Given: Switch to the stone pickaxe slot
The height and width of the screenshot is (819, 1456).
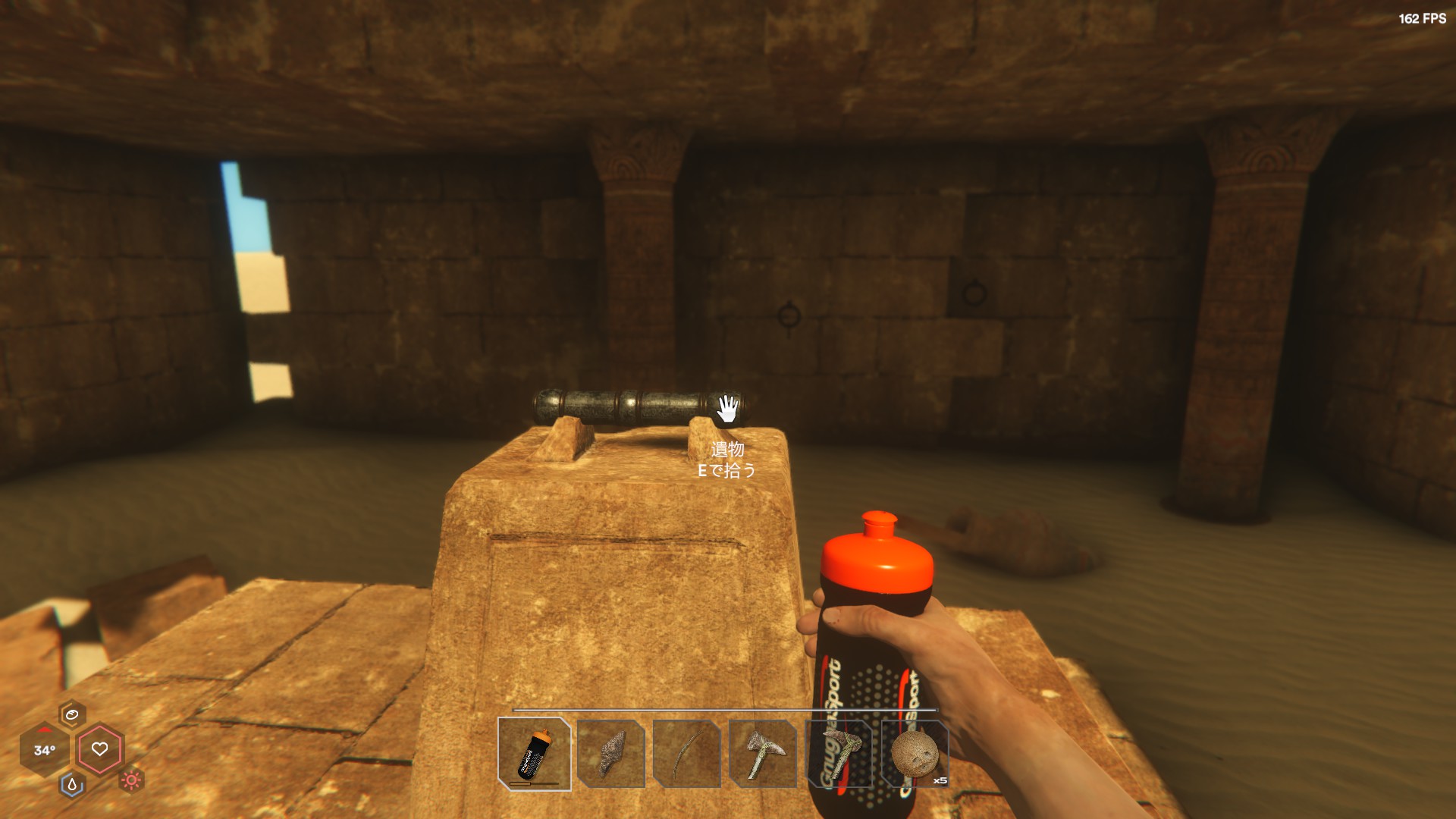Looking at the screenshot, I should [839, 754].
